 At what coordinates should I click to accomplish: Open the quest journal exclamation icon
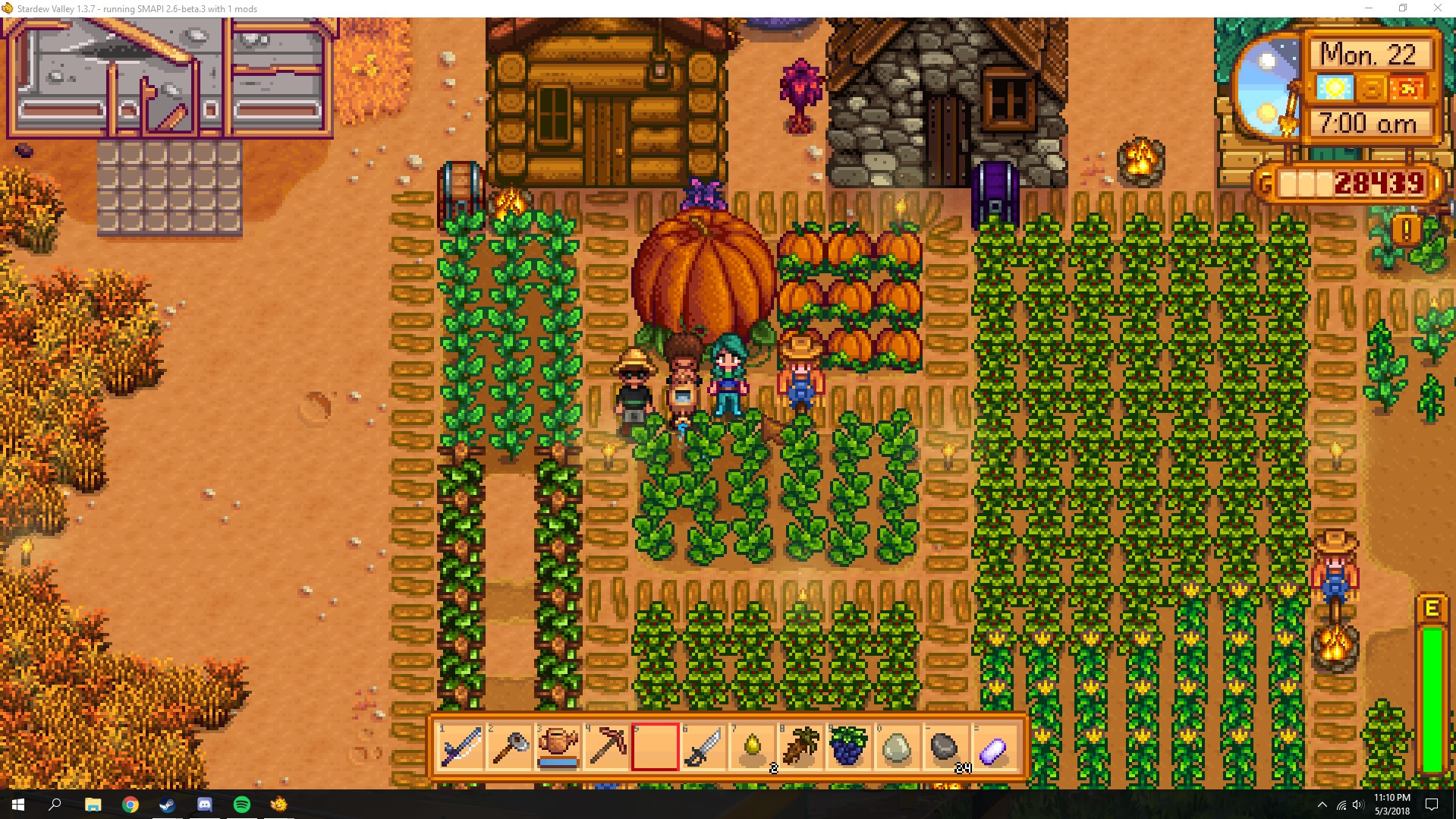tap(1407, 228)
